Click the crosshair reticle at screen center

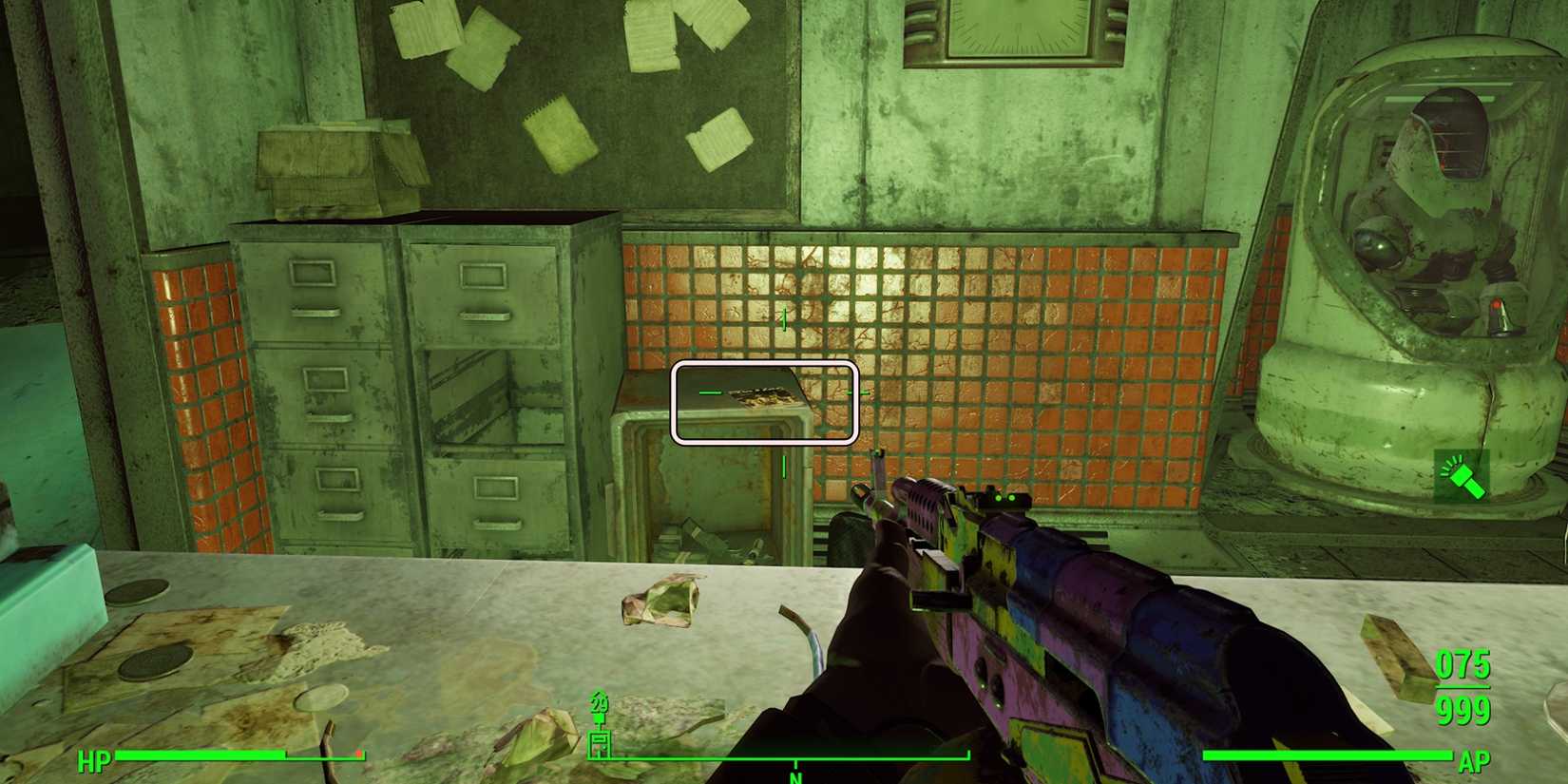(784, 390)
